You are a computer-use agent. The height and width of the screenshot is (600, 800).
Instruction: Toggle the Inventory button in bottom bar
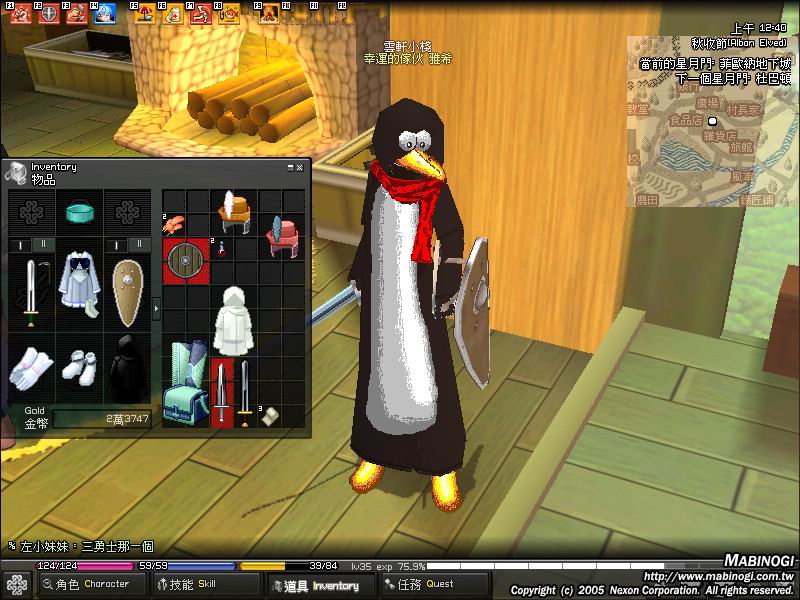318,585
